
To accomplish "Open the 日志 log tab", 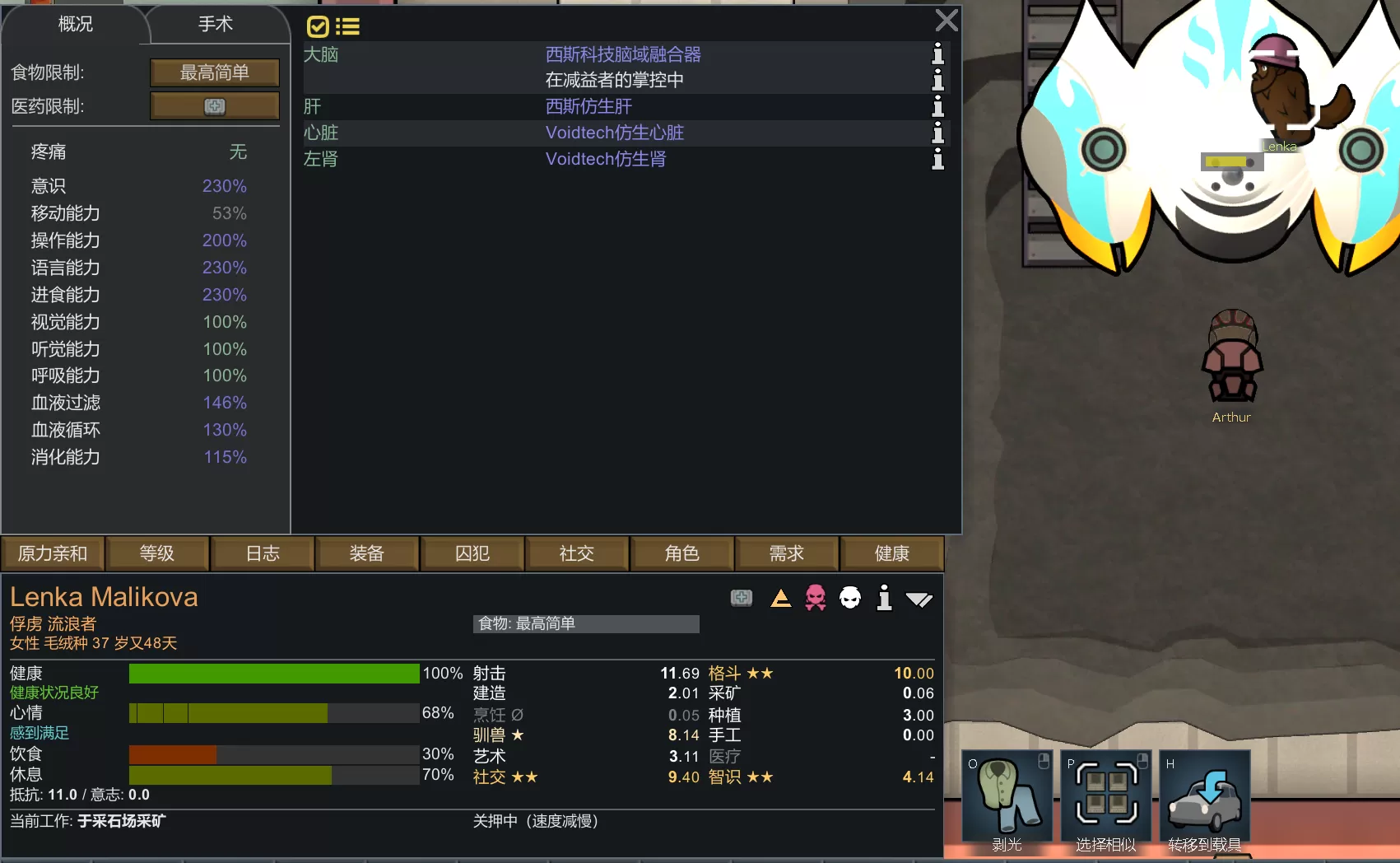I will [x=263, y=553].
